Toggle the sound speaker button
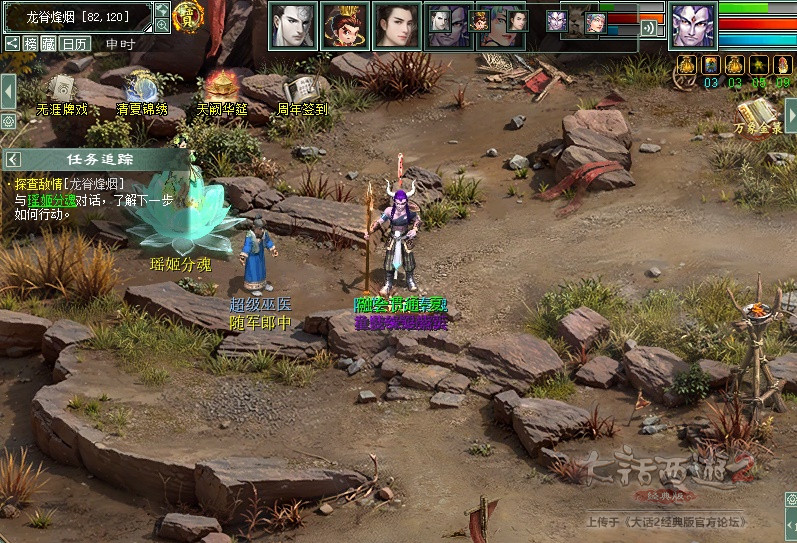Image resolution: width=797 pixels, height=543 pixels. [x=651, y=28]
